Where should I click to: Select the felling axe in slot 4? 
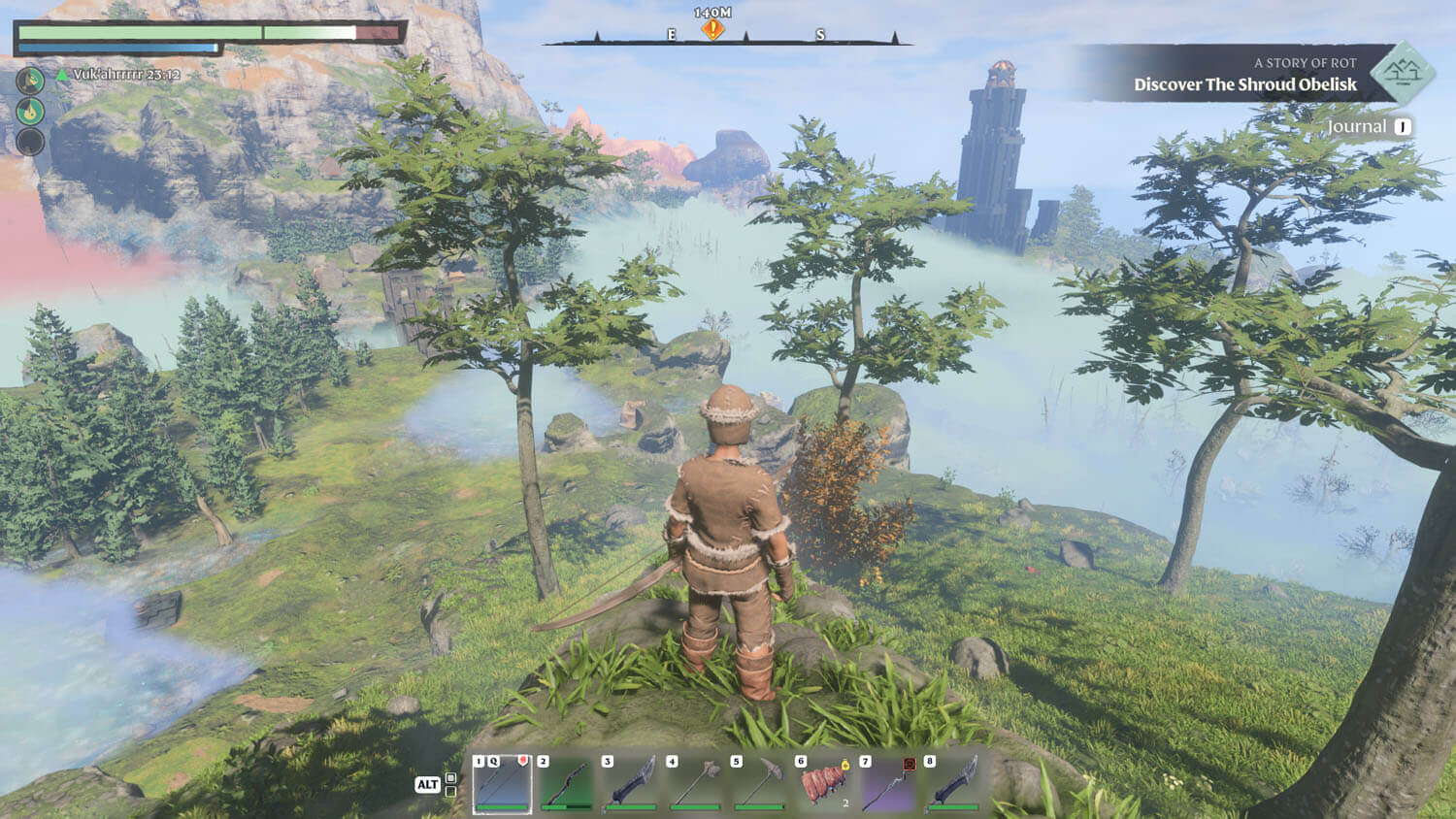[695, 783]
